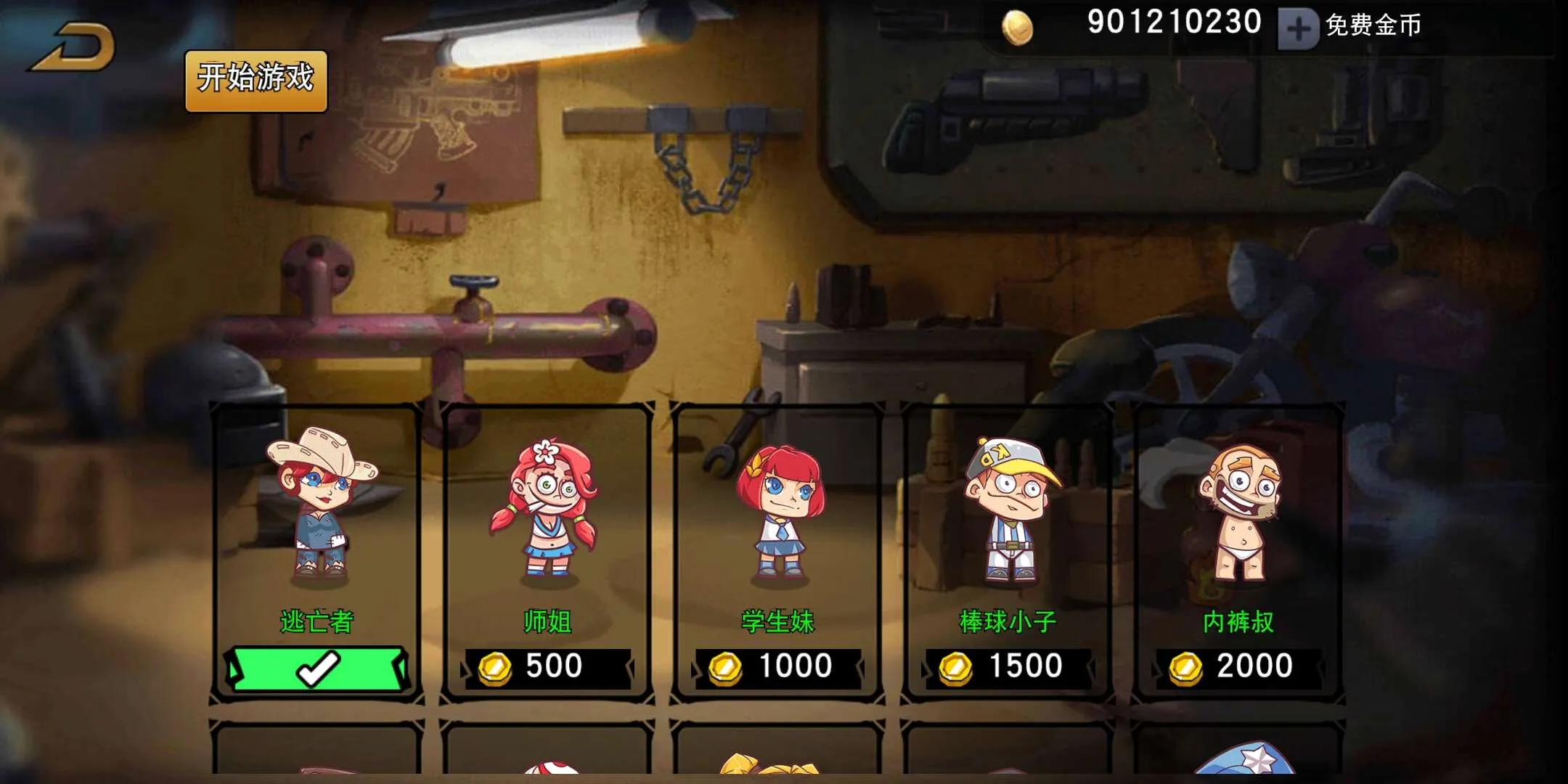Screen dimensions: 1568x784
Task: Go back with the gold arrow button
Action: (73, 48)
